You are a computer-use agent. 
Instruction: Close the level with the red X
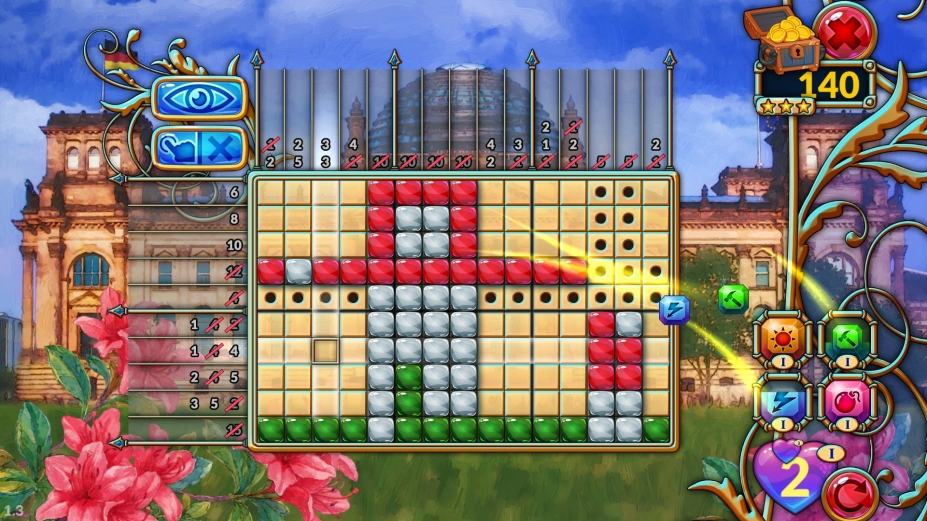point(845,32)
